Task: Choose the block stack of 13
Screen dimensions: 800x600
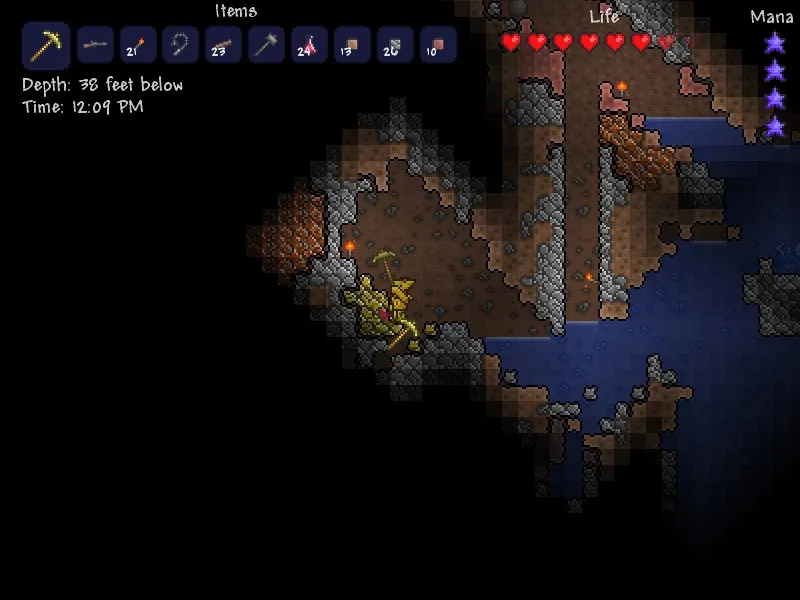Action: click(353, 45)
